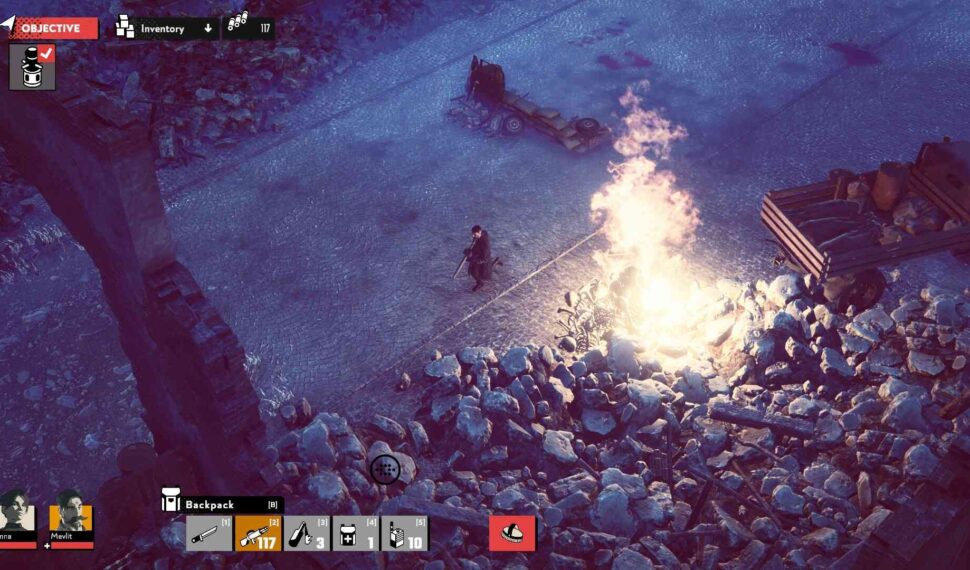Expand the Inventory dropdown
This screenshot has width=970, height=570.
click(166, 28)
